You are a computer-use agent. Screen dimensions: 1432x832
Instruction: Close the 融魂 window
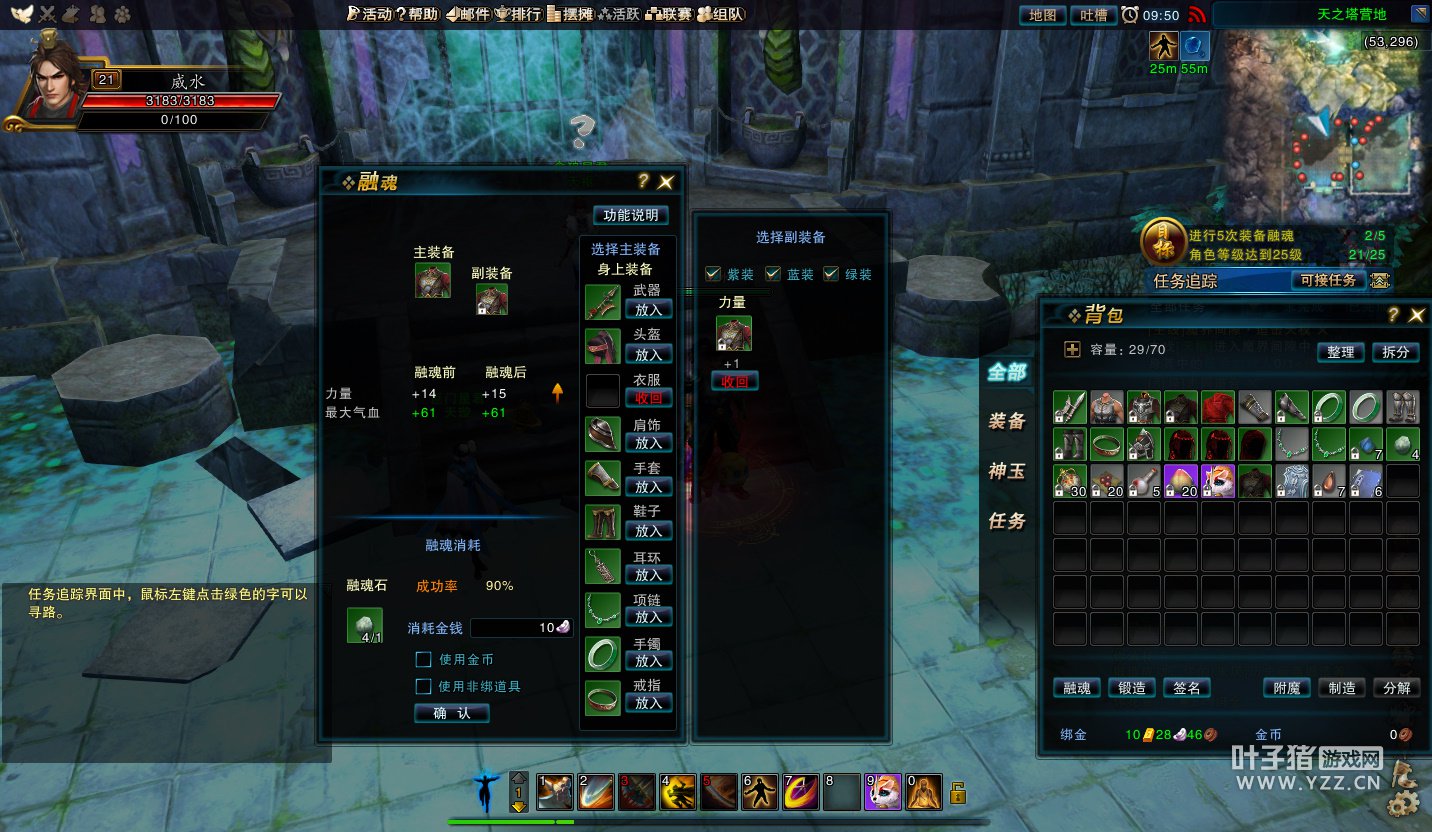coord(666,182)
